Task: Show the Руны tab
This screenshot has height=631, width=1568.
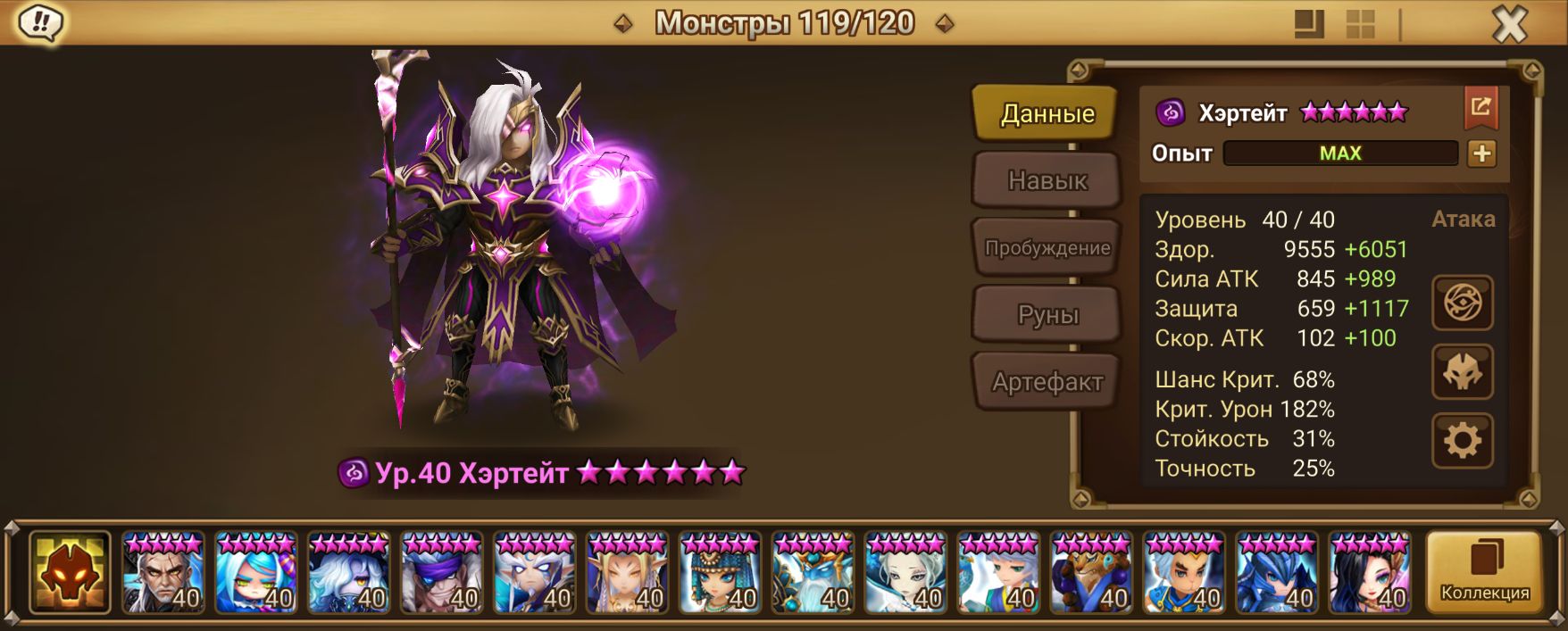Action: tap(1047, 315)
